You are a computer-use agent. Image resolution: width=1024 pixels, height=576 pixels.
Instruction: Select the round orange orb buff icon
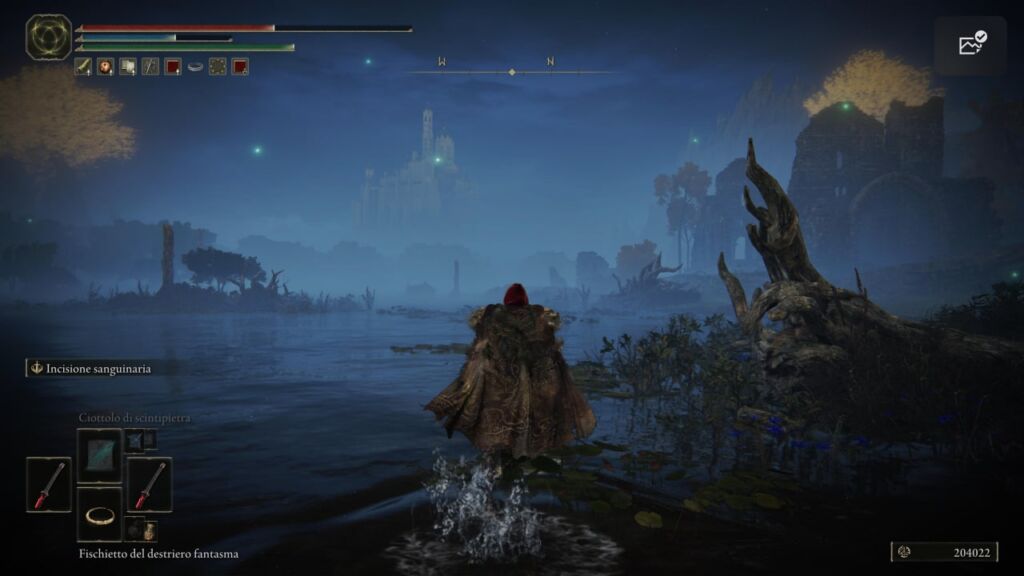[105, 67]
